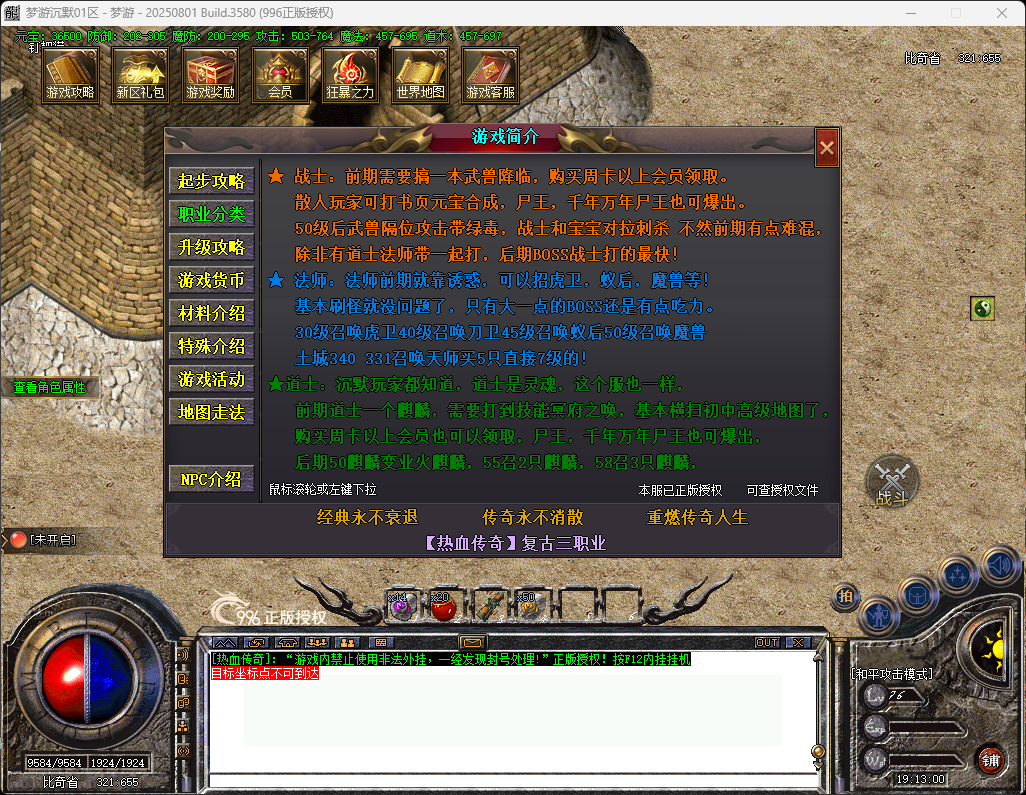Claim the 新区礼包 gift pack
Screen dimensions: 1026x795
click(140, 75)
